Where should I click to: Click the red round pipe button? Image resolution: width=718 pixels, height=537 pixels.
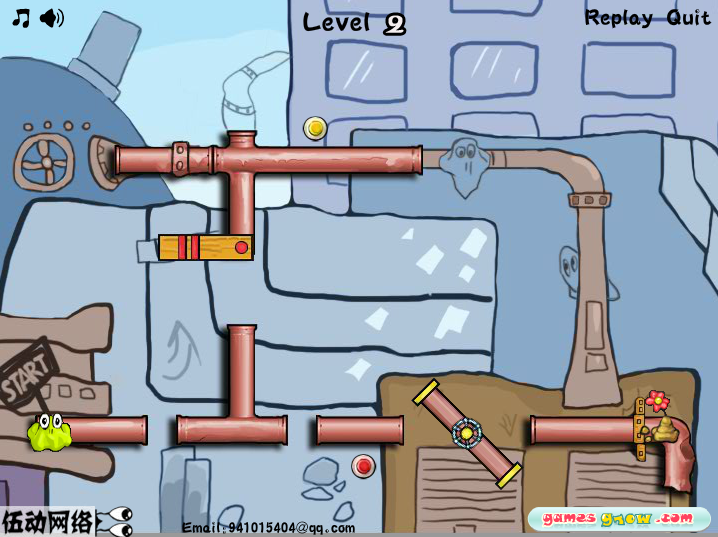[363, 465]
